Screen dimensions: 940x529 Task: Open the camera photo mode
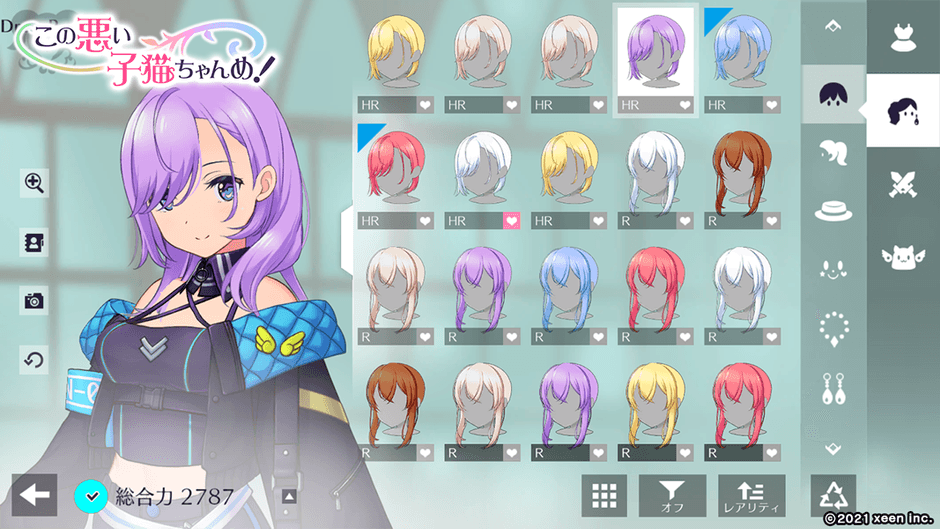click(x=34, y=299)
